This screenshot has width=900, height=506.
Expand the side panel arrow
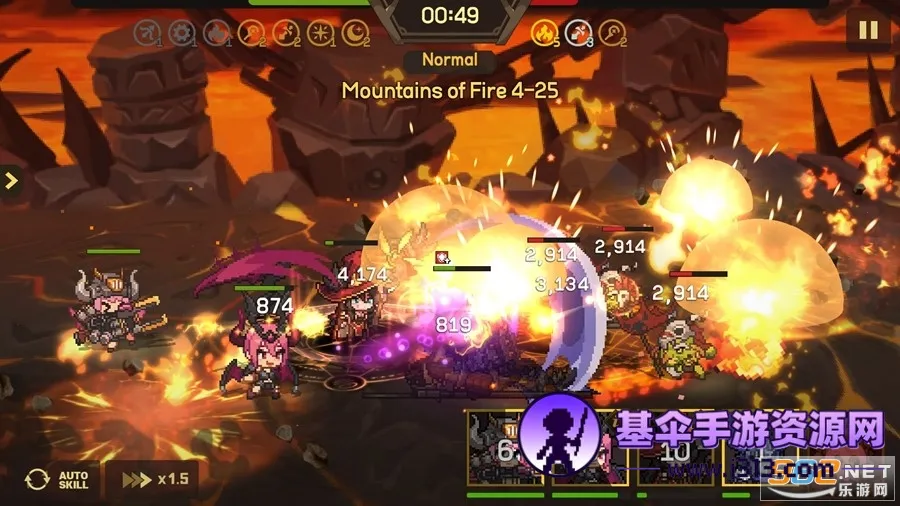(11, 181)
